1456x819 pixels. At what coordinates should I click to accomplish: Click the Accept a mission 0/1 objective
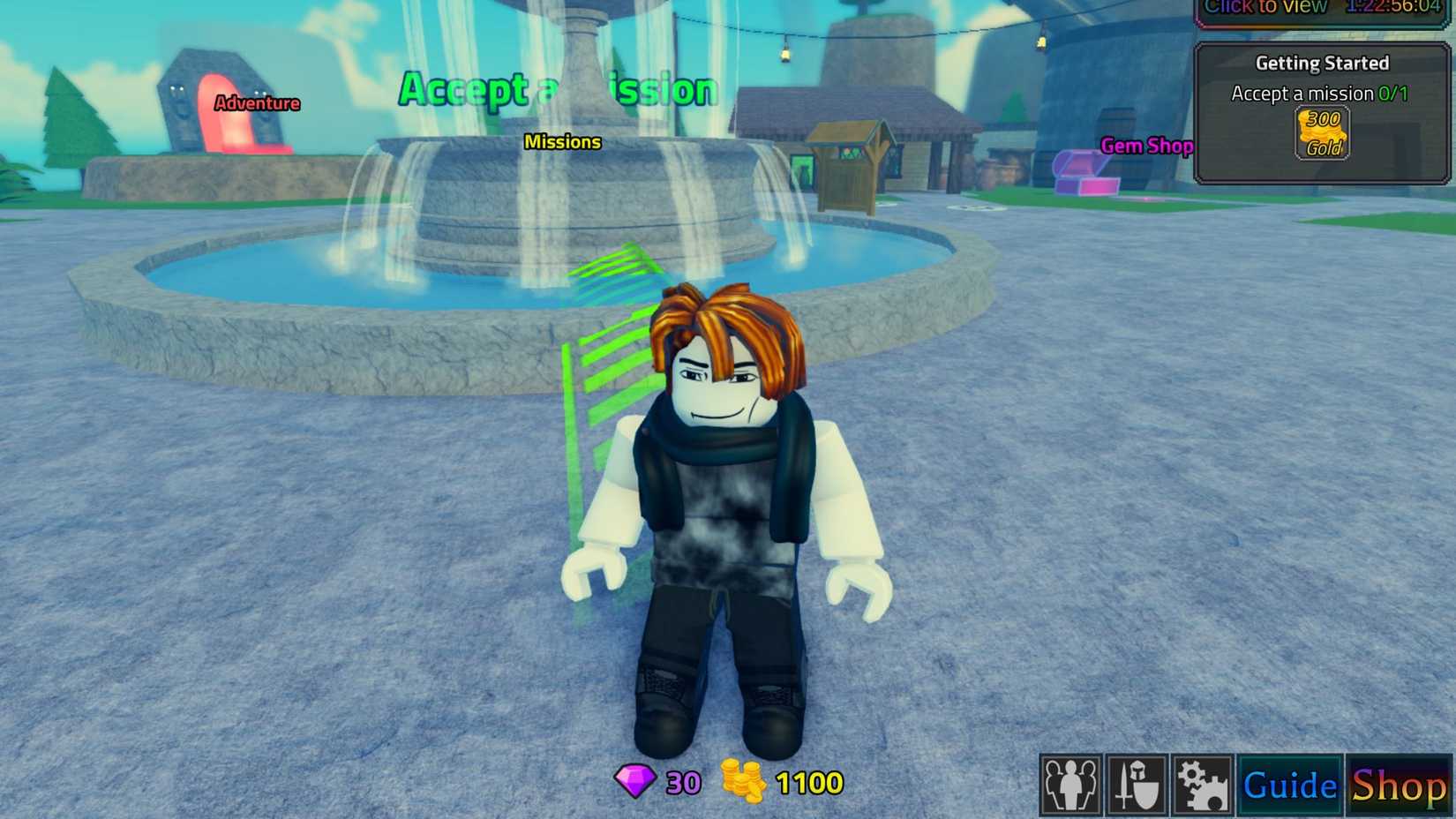pos(1318,93)
